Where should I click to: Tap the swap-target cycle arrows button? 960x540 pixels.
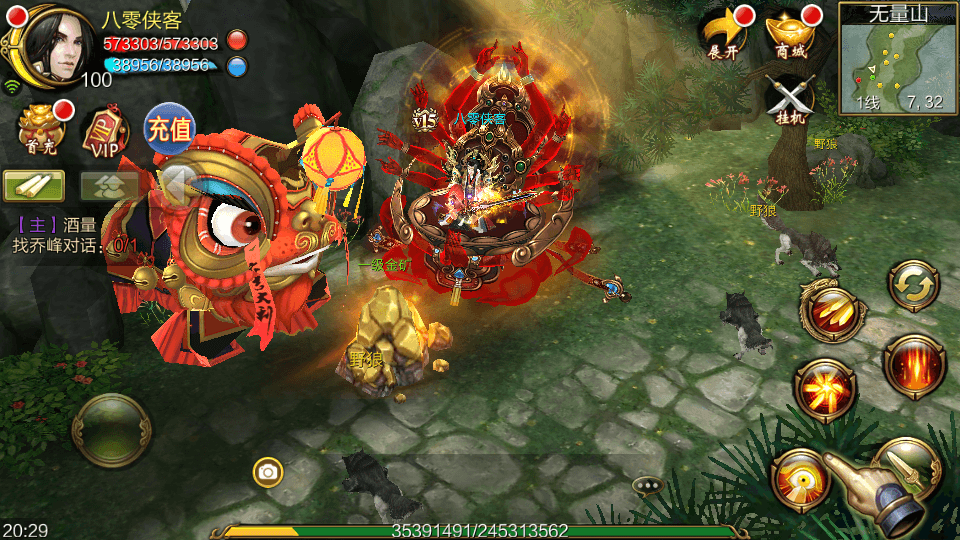[911, 287]
